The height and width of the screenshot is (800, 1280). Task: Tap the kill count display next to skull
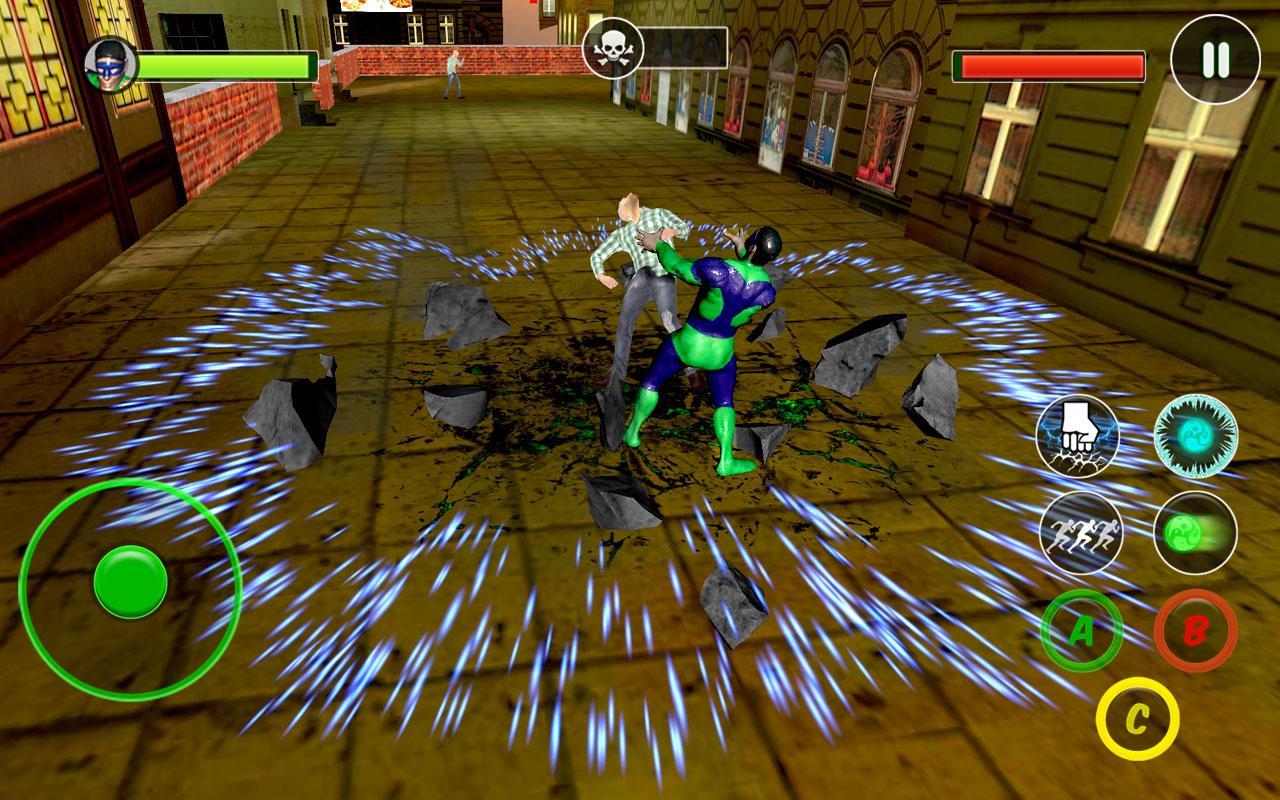pos(685,45)
